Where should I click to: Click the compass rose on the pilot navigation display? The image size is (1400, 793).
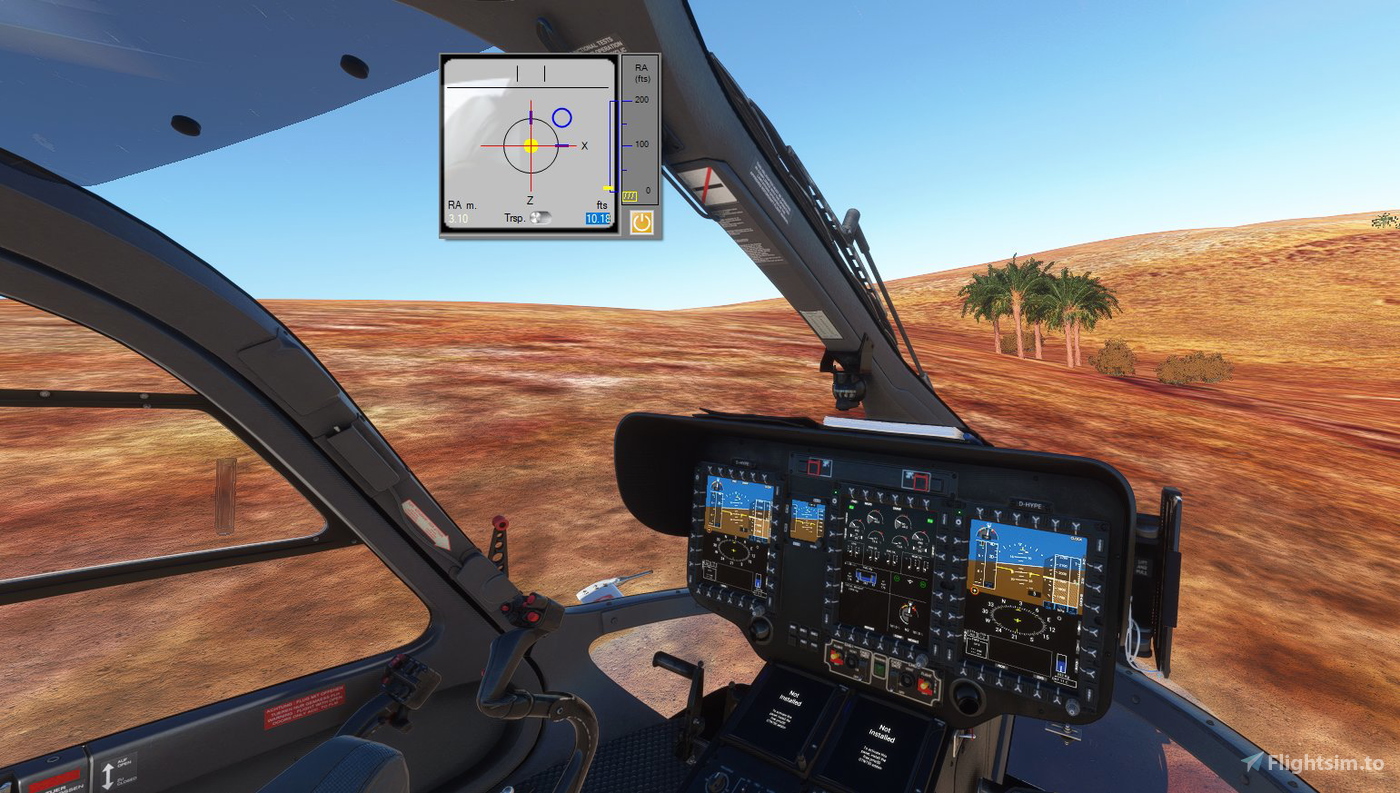(1017, 618)
